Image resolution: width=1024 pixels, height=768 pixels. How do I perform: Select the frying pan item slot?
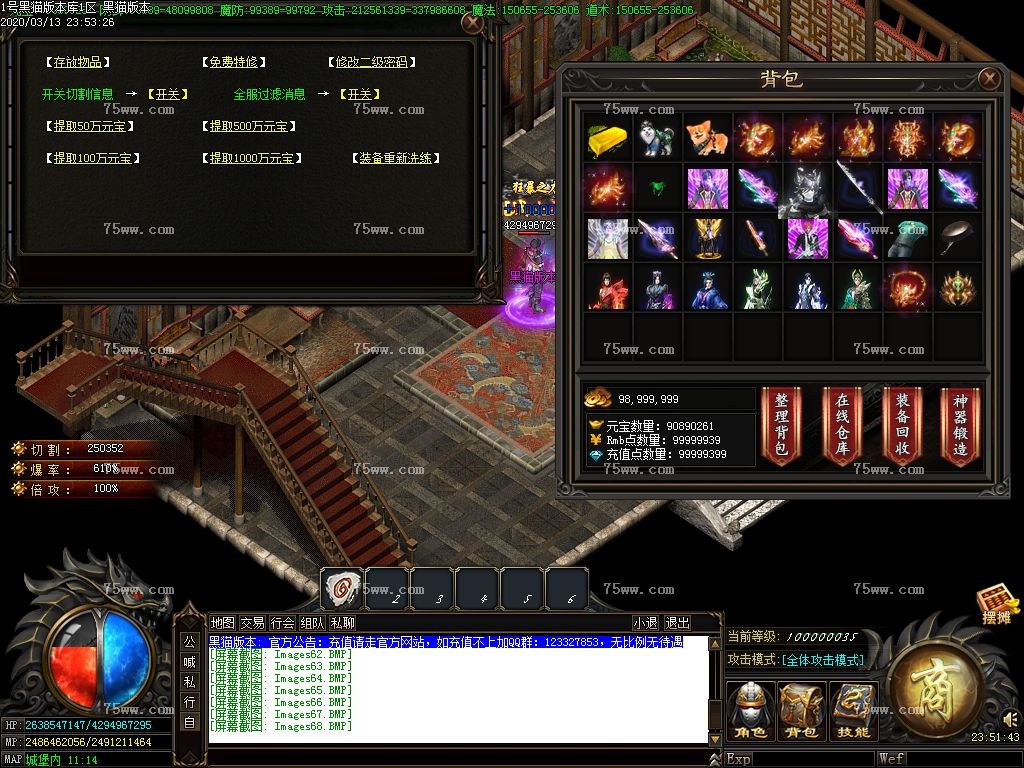(958, 238)
